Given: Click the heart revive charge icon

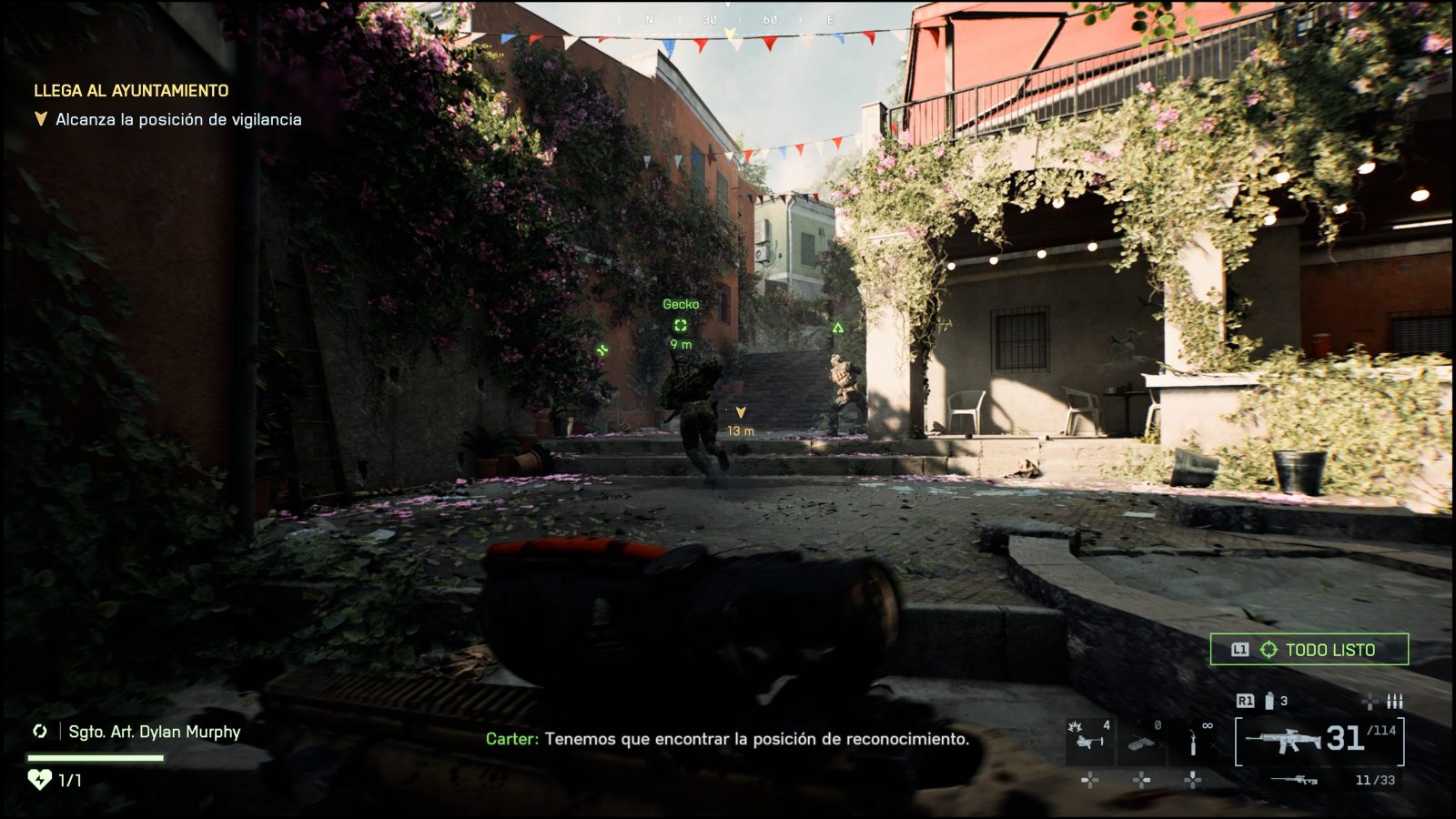Looking at the screenshot, I should (39, 780).
